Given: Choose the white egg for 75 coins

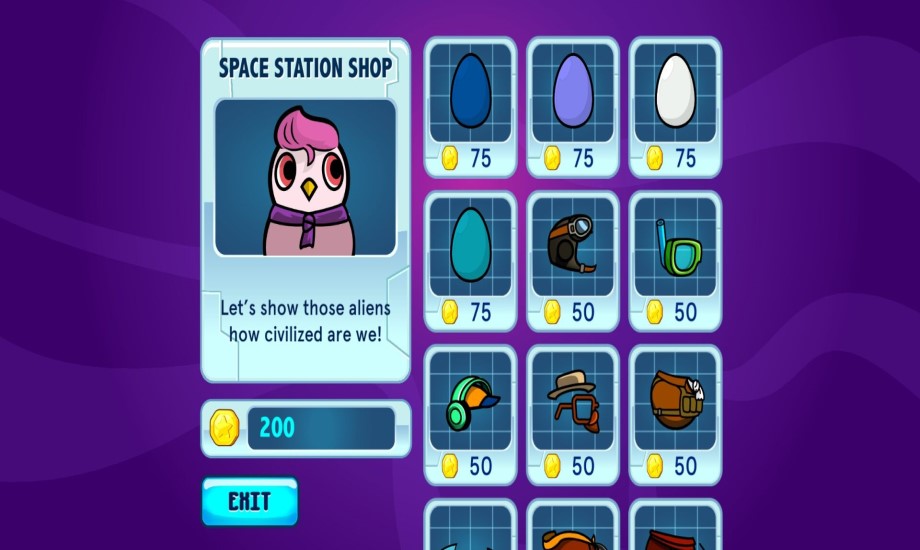Looking at the screenshot, I should pos(675,105).
